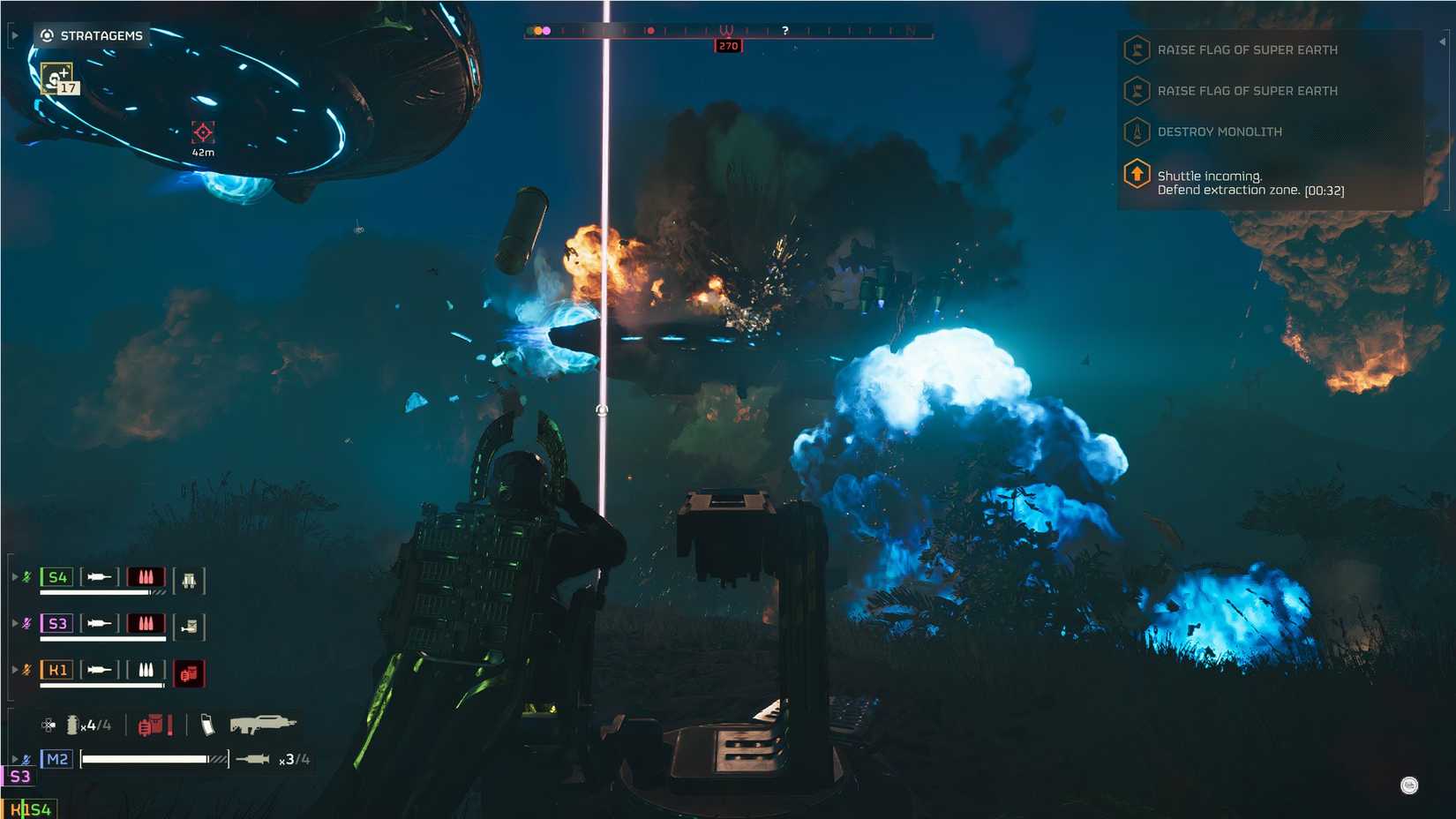Click the 42m objective distance marker
This screenshot has width=1456, height=819.
click(201, 138)
